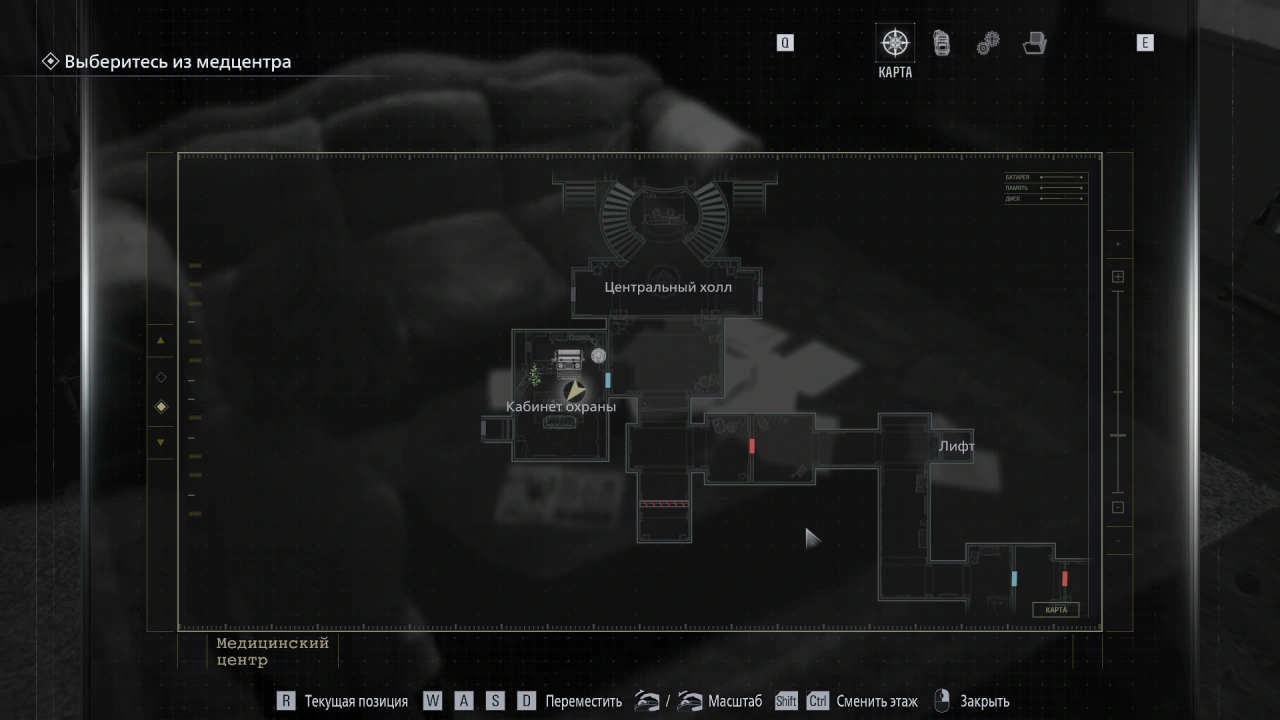Go up one floor with up arrow

(x=161, y=341)
